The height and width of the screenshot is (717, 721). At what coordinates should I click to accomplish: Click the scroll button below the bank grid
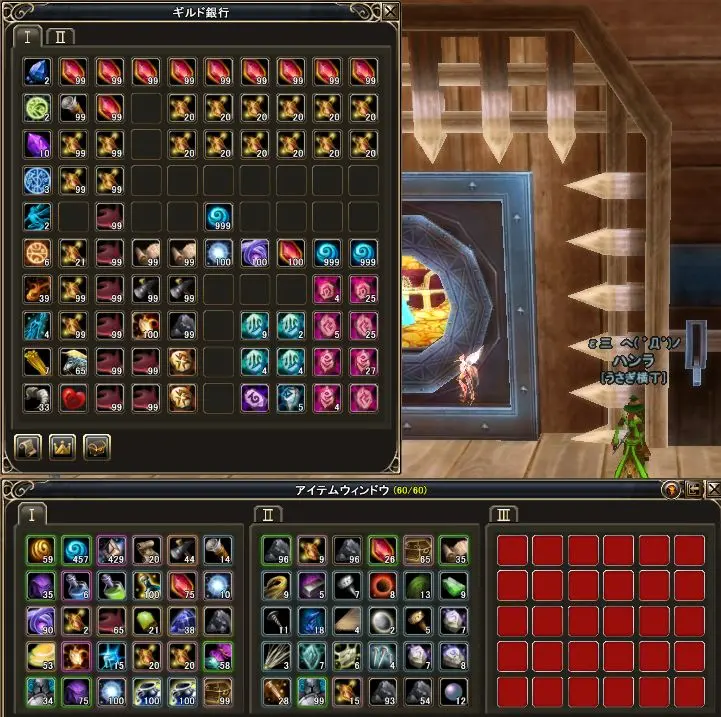point(28,446)
